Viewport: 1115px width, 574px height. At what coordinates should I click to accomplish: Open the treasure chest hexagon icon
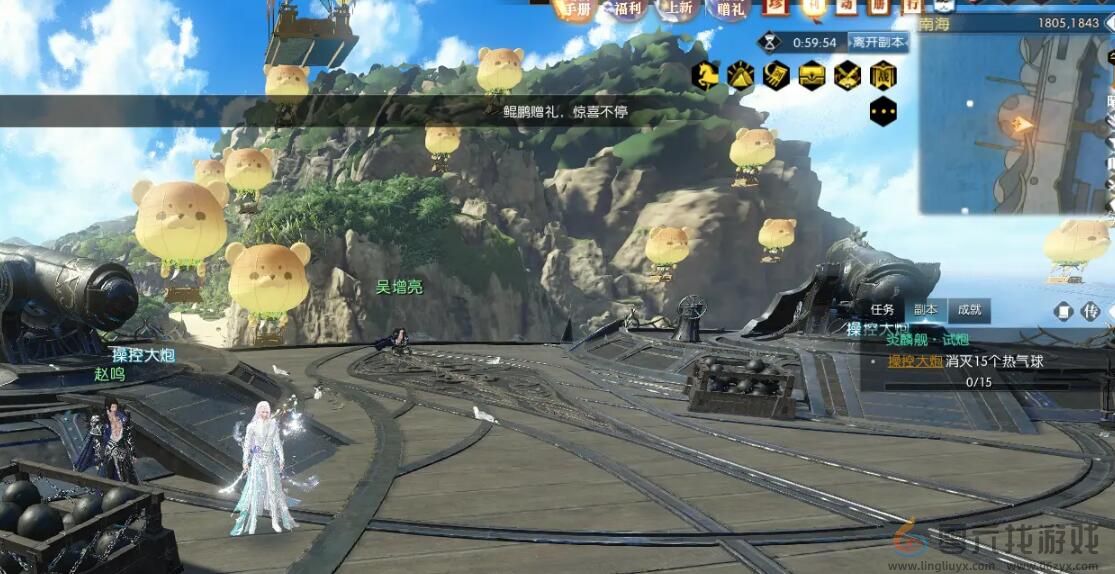tap(812, 75)
